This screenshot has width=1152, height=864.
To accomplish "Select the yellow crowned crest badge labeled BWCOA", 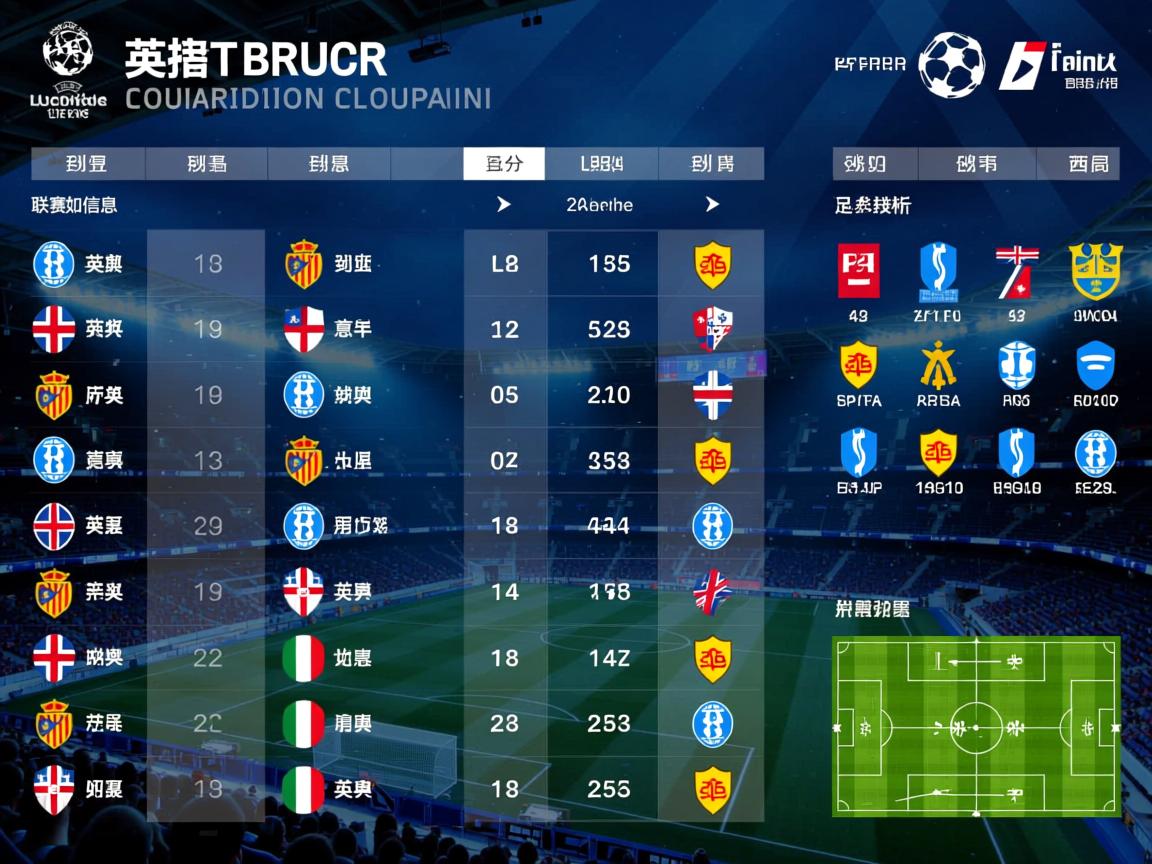I will [x=1094, y=271].
